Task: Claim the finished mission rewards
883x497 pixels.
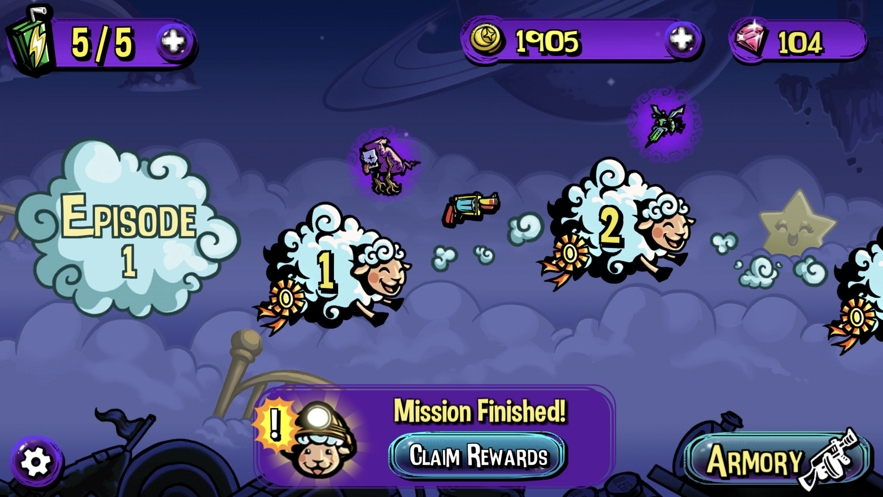Action: pyautogui.click(x=478, y=456)
